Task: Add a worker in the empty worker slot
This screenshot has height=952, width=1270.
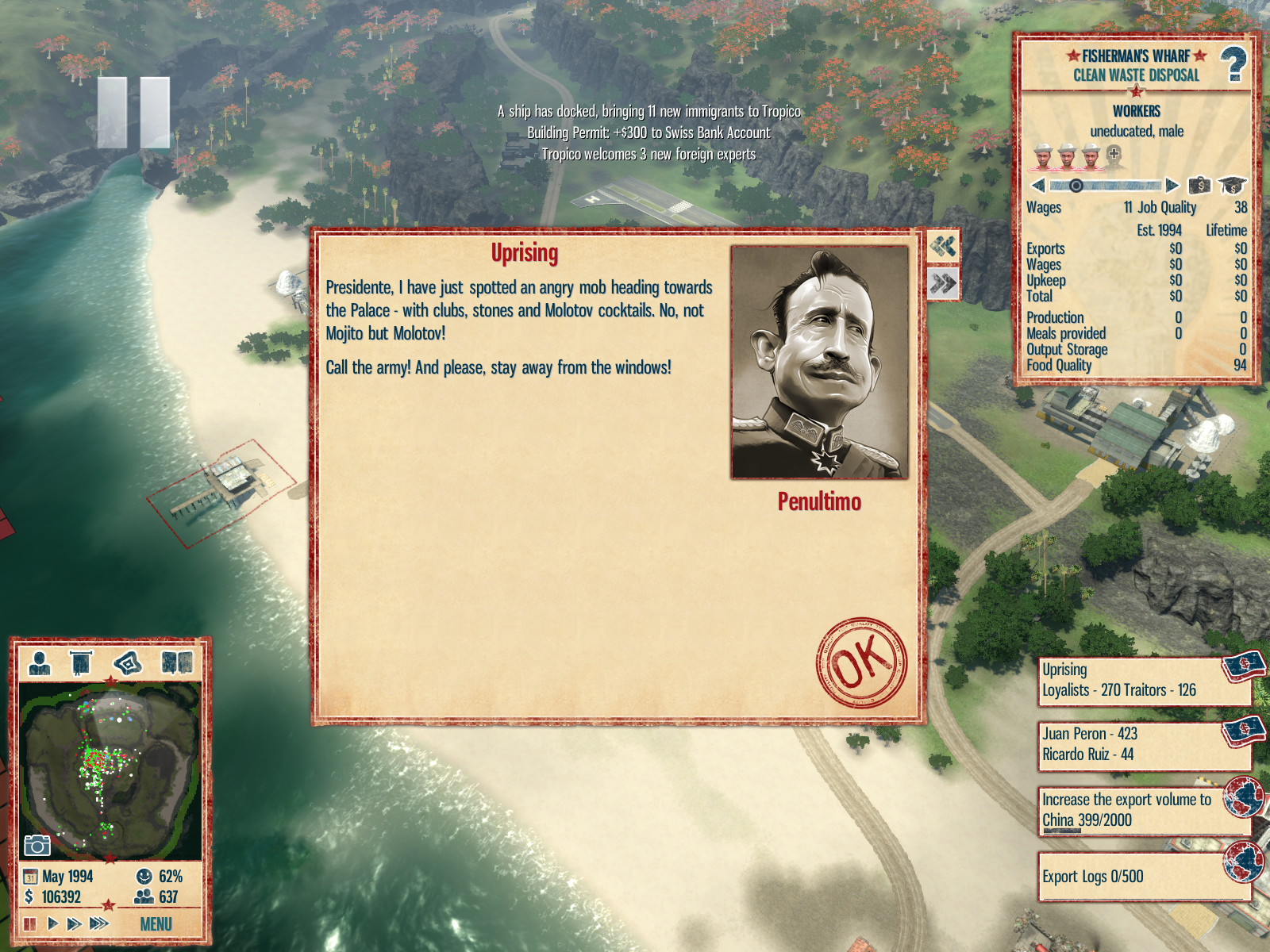Action: pos(1114,155)
